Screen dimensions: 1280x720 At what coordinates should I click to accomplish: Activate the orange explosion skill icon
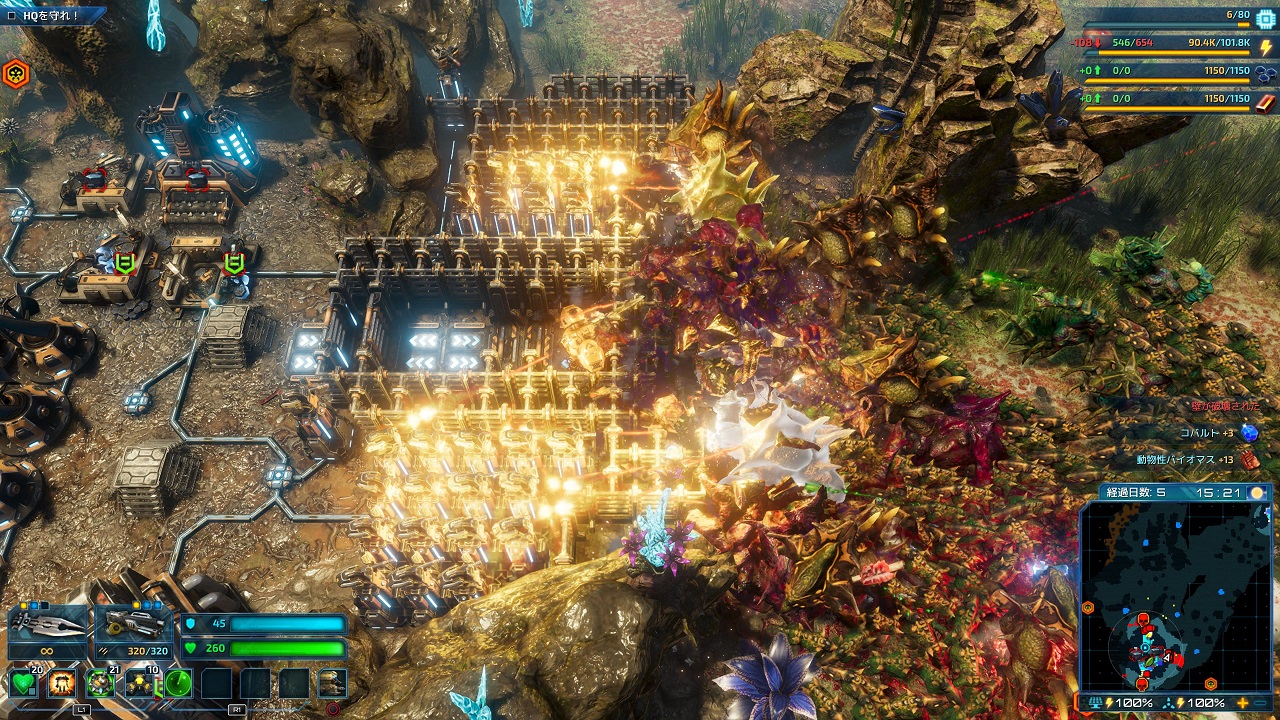[x=62, y=684]
